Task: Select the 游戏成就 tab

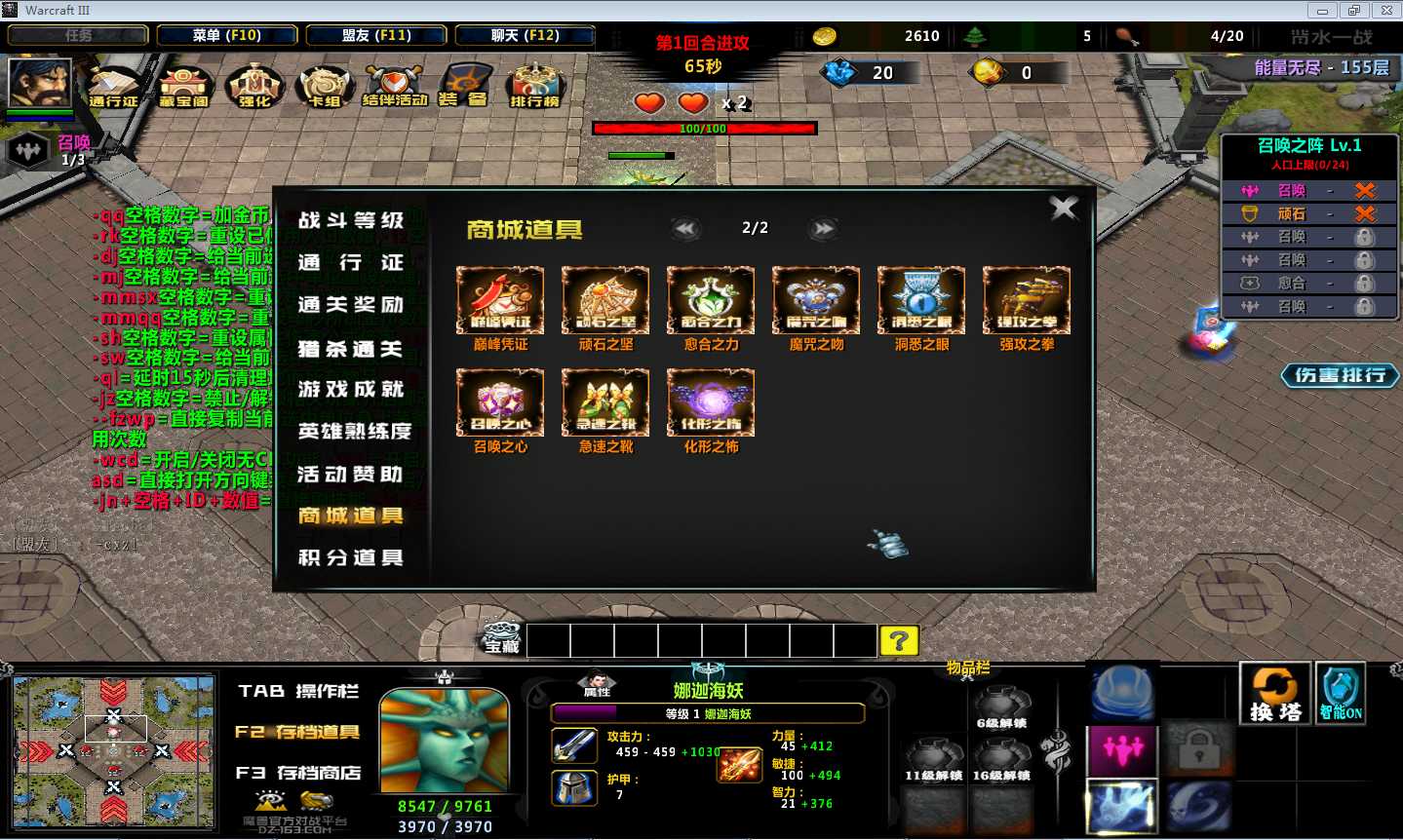Action: coord(351,390)
